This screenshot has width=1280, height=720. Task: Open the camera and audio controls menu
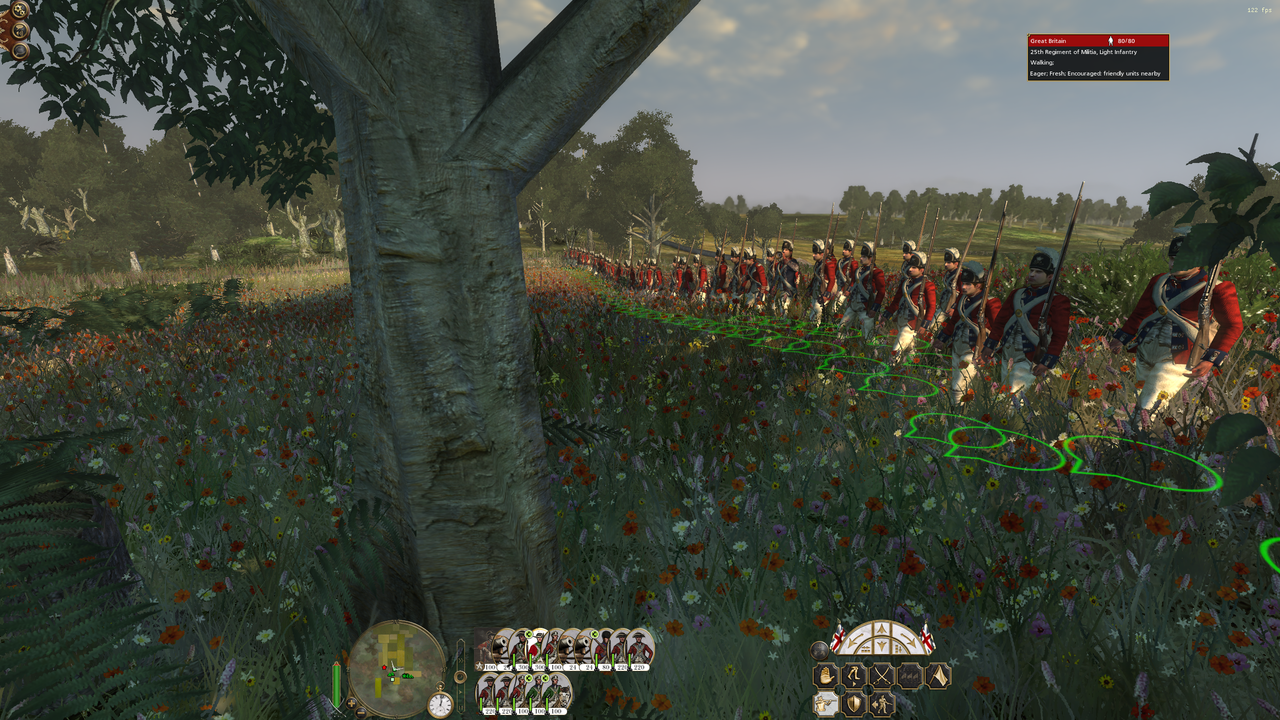pyautogui.click(x=19, y=30)
